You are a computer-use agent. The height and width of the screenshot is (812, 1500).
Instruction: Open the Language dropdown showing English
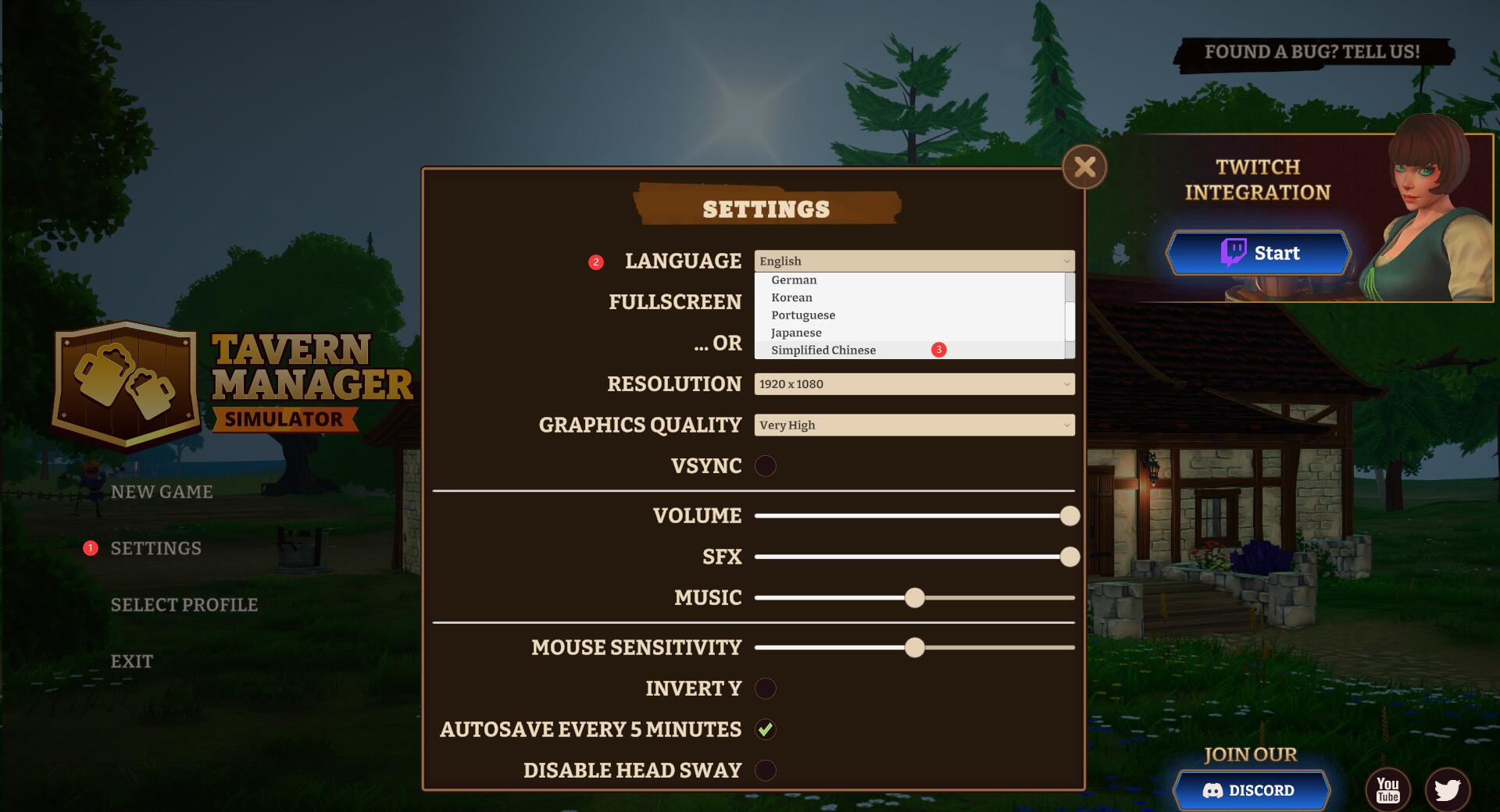click(x=913, y=261)
